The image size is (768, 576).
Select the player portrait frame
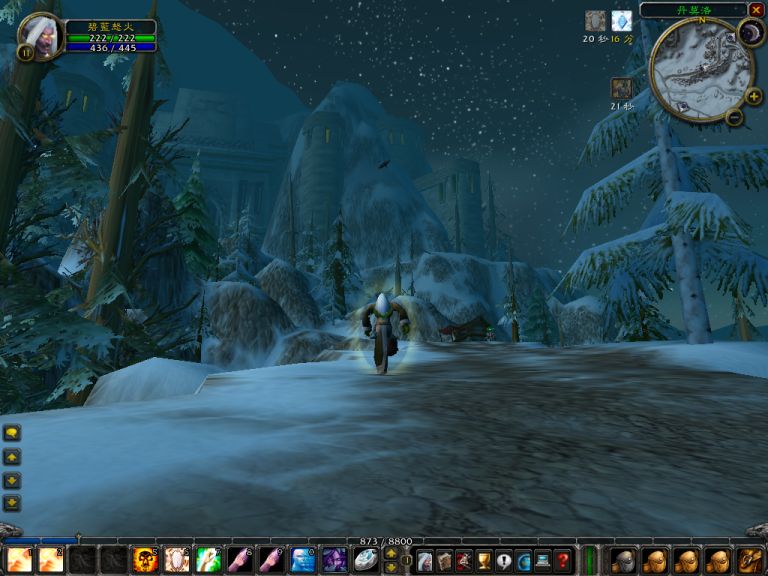click(40, 36)
